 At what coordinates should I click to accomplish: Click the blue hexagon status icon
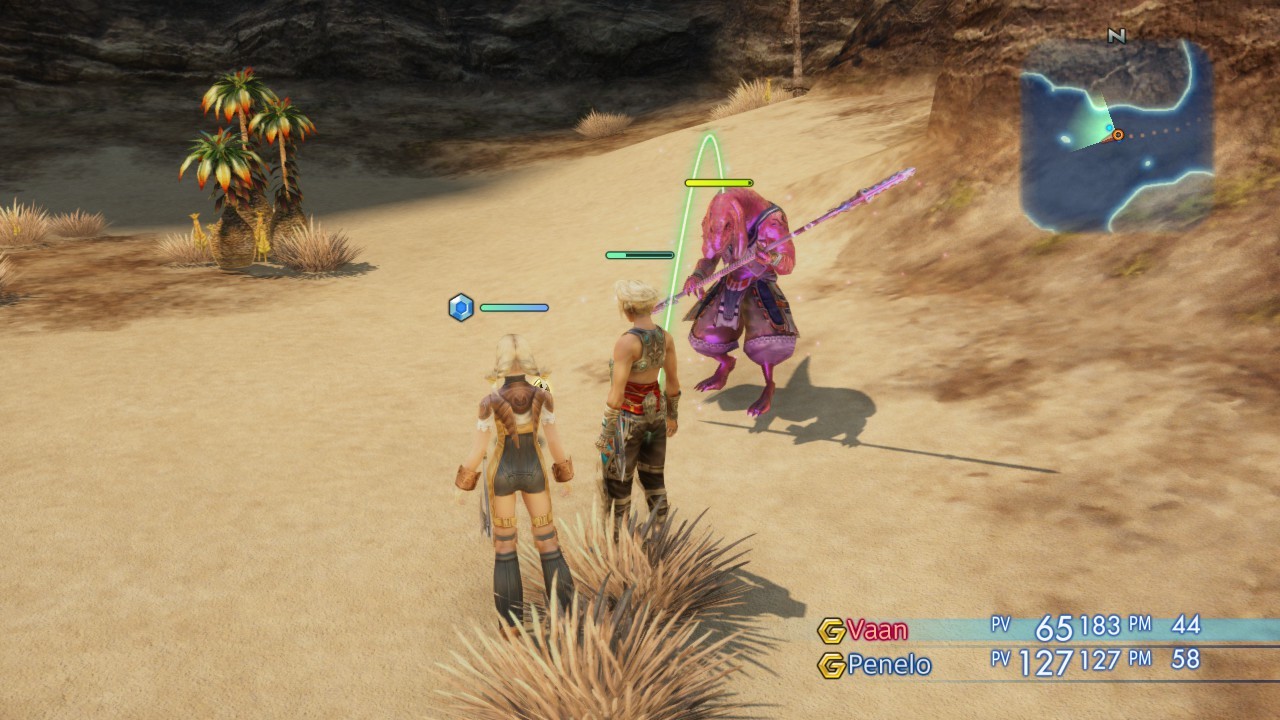tap(460, 307)
